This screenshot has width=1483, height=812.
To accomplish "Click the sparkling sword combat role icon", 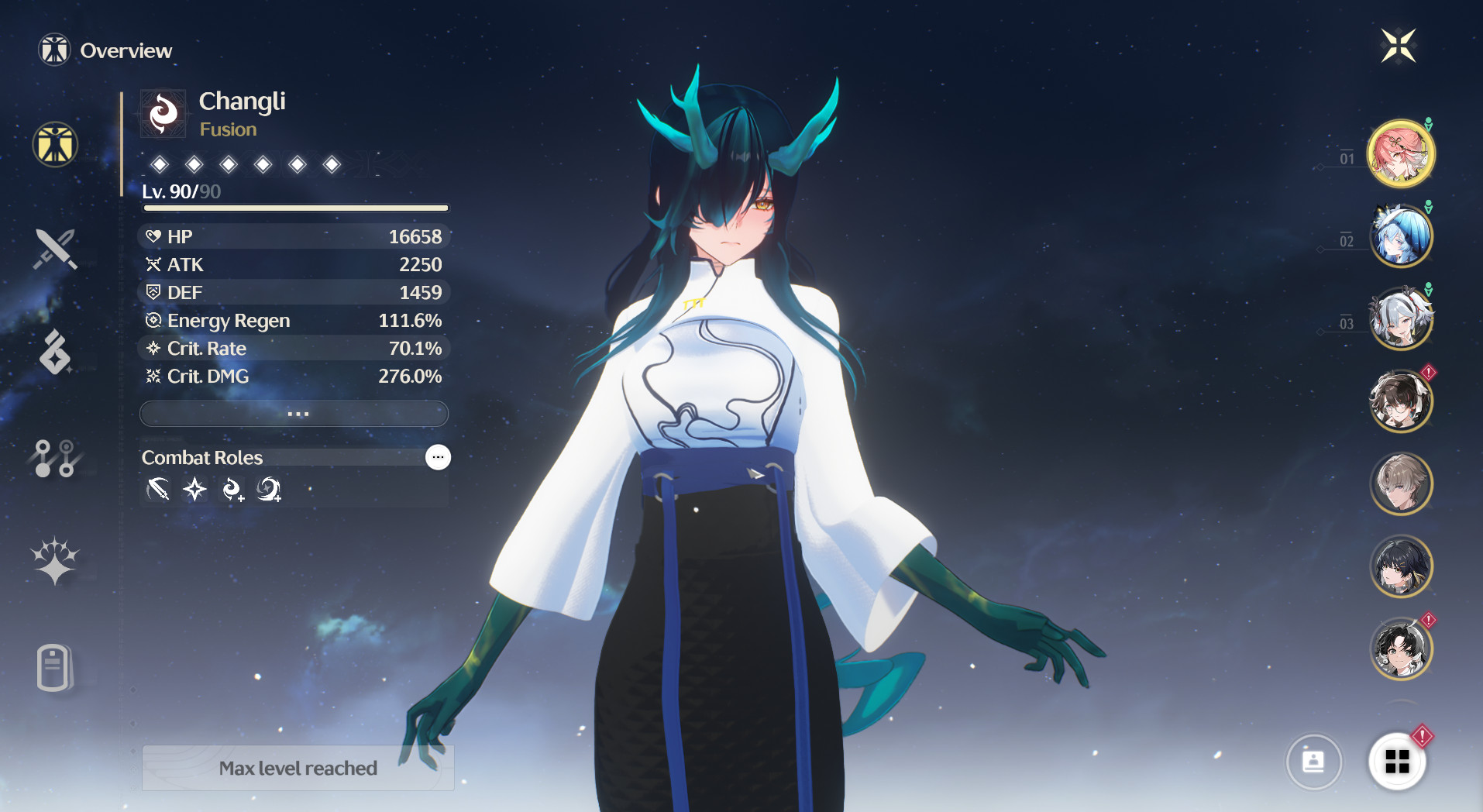I will coord(158,490).
